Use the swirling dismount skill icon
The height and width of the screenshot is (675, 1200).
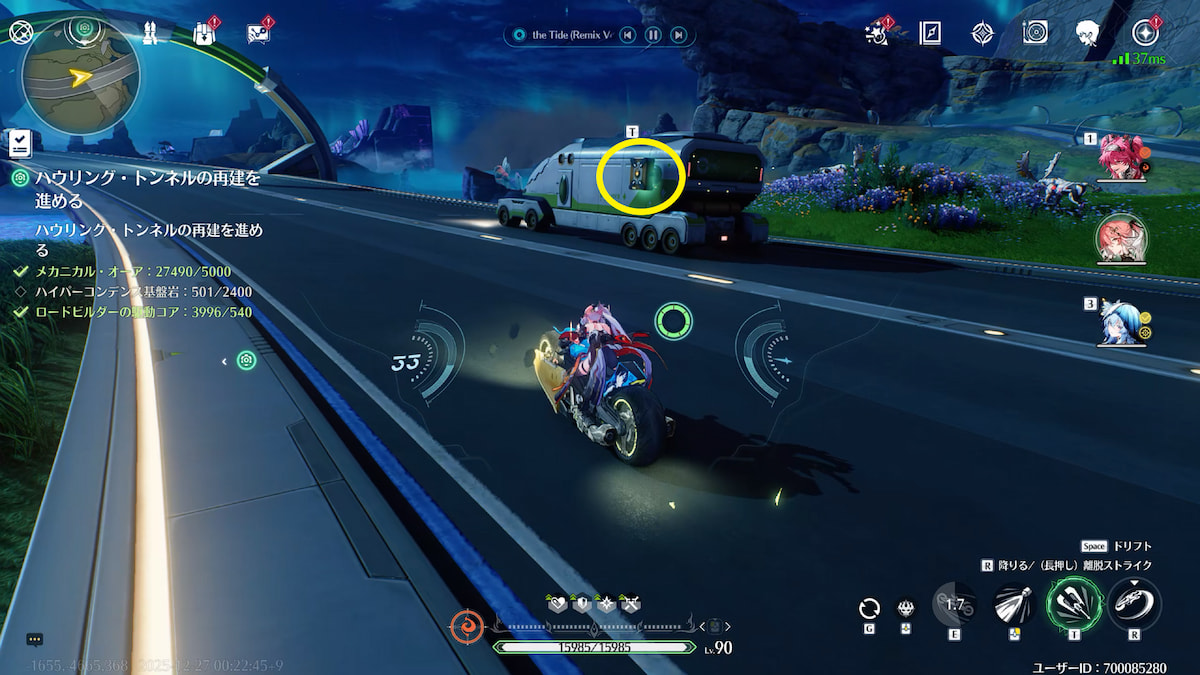pyautogui.click(x=1134, y=603)
